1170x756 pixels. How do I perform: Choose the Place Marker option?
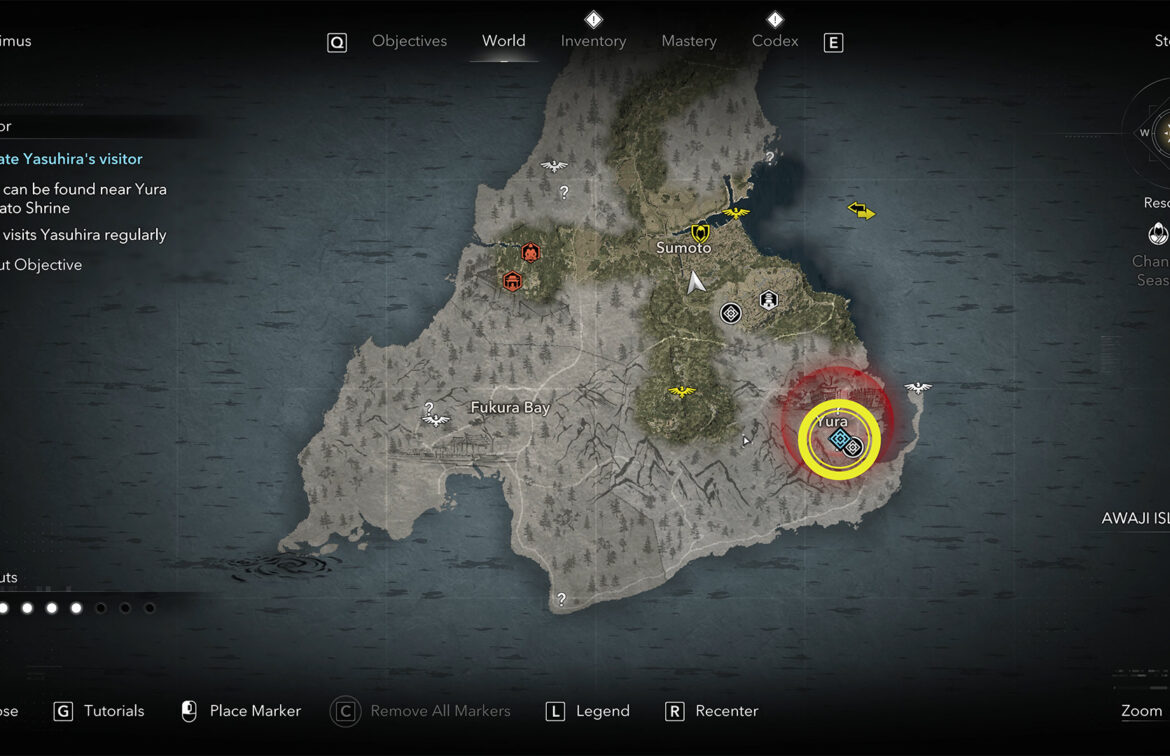pos(254,711)
